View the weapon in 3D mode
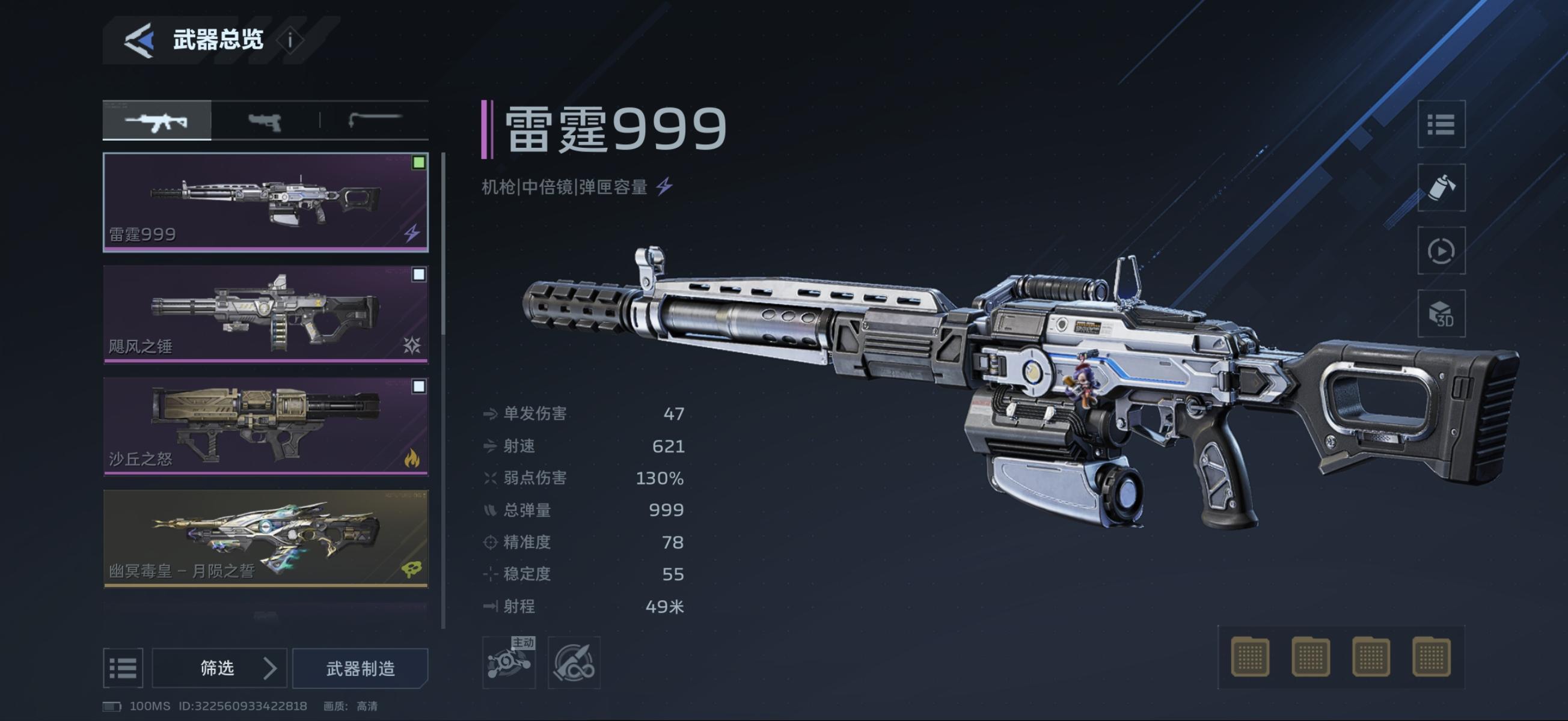This screenshot has height=721, width=1568. (1441, 314)
